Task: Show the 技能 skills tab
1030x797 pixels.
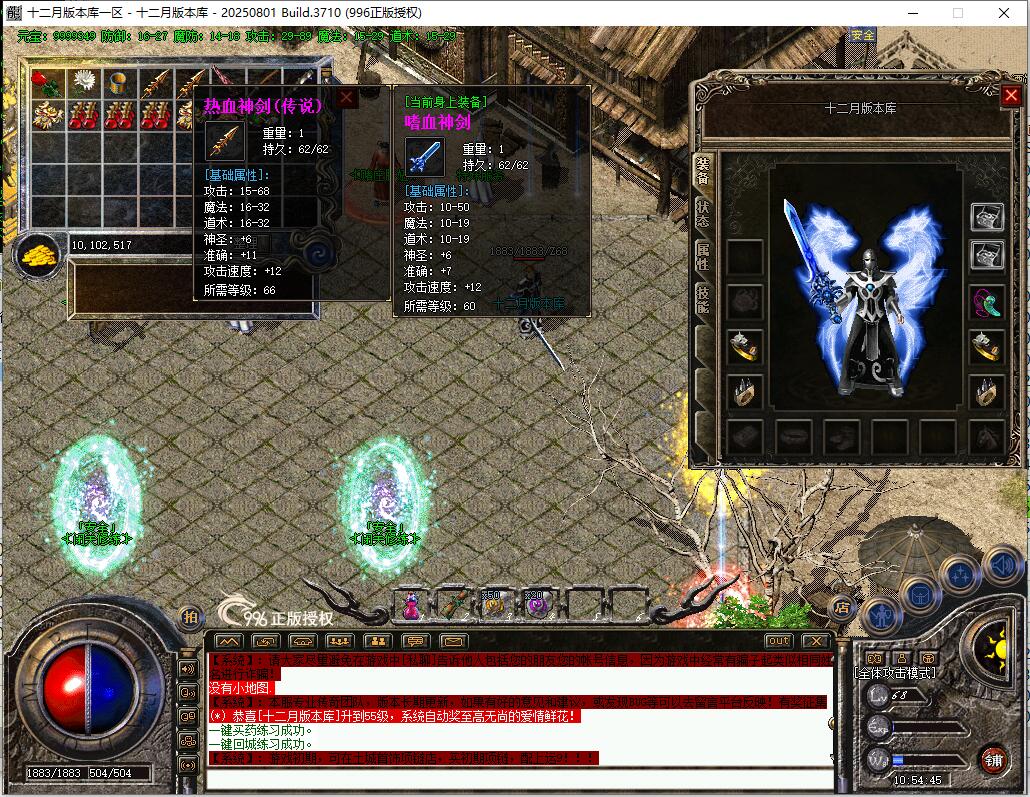Action: point(703,300)
